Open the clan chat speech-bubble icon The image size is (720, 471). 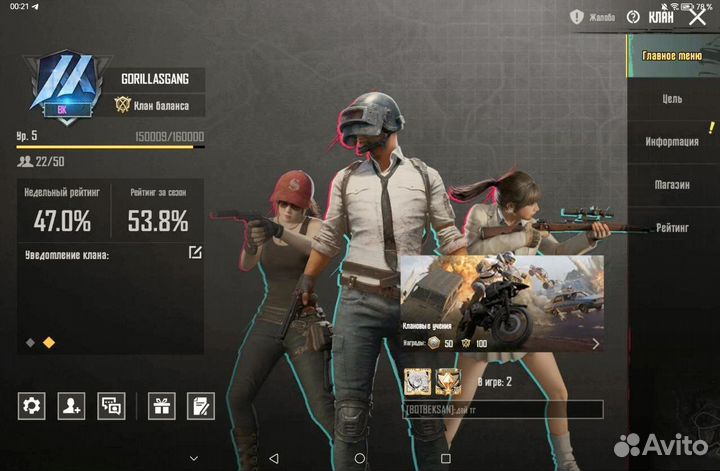(111, 405)
